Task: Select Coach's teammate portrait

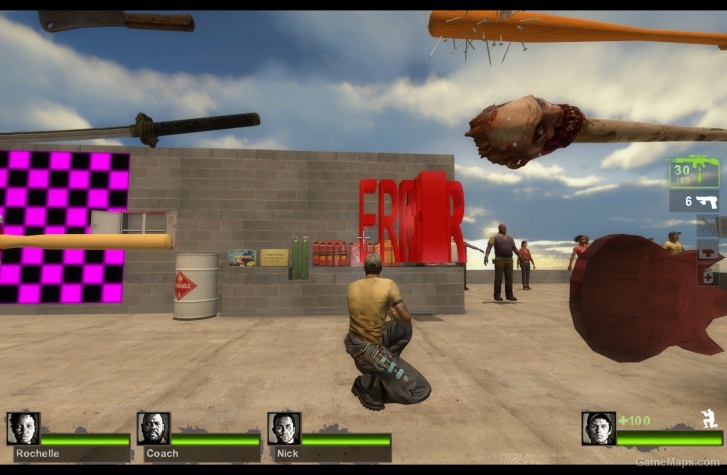Action: [153, 429]
